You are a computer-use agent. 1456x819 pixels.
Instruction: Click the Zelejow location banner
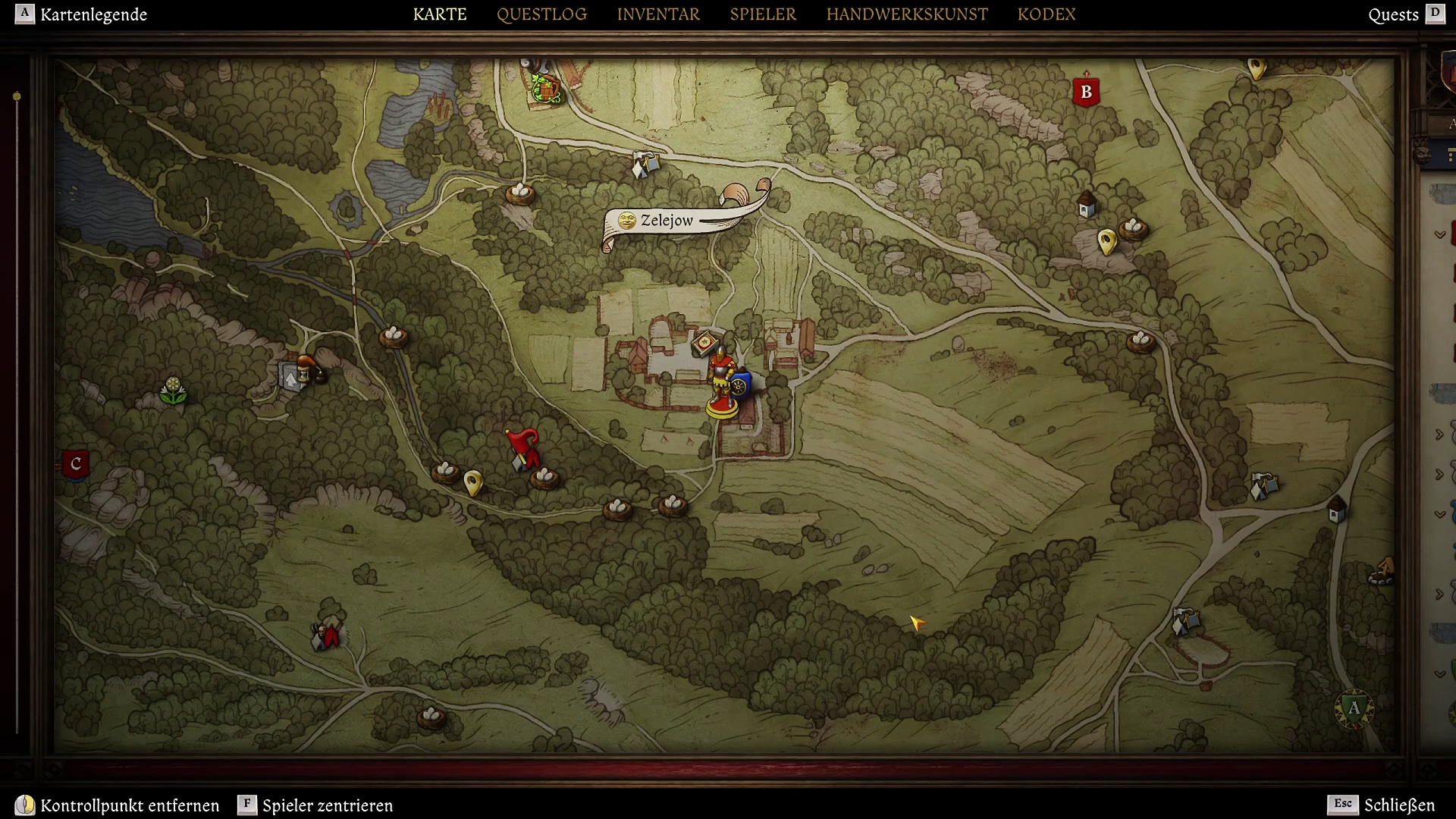pos(667,221)
